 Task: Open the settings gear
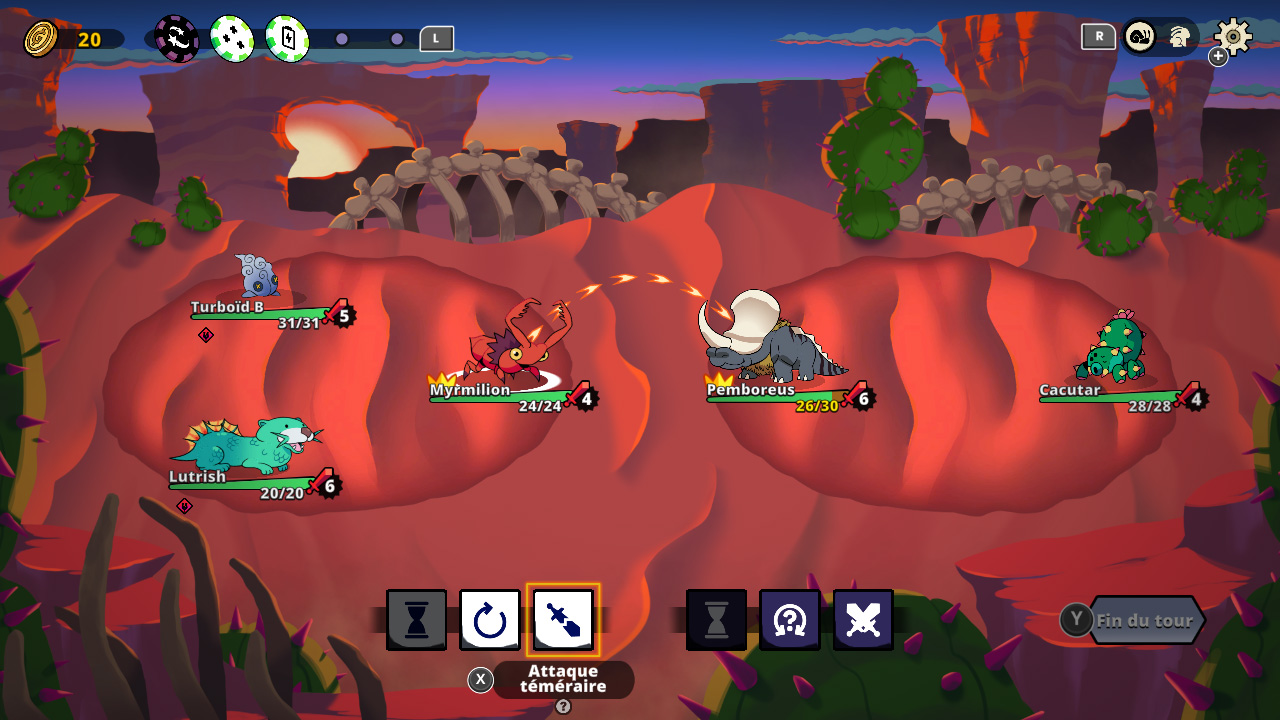[1233, 37]
